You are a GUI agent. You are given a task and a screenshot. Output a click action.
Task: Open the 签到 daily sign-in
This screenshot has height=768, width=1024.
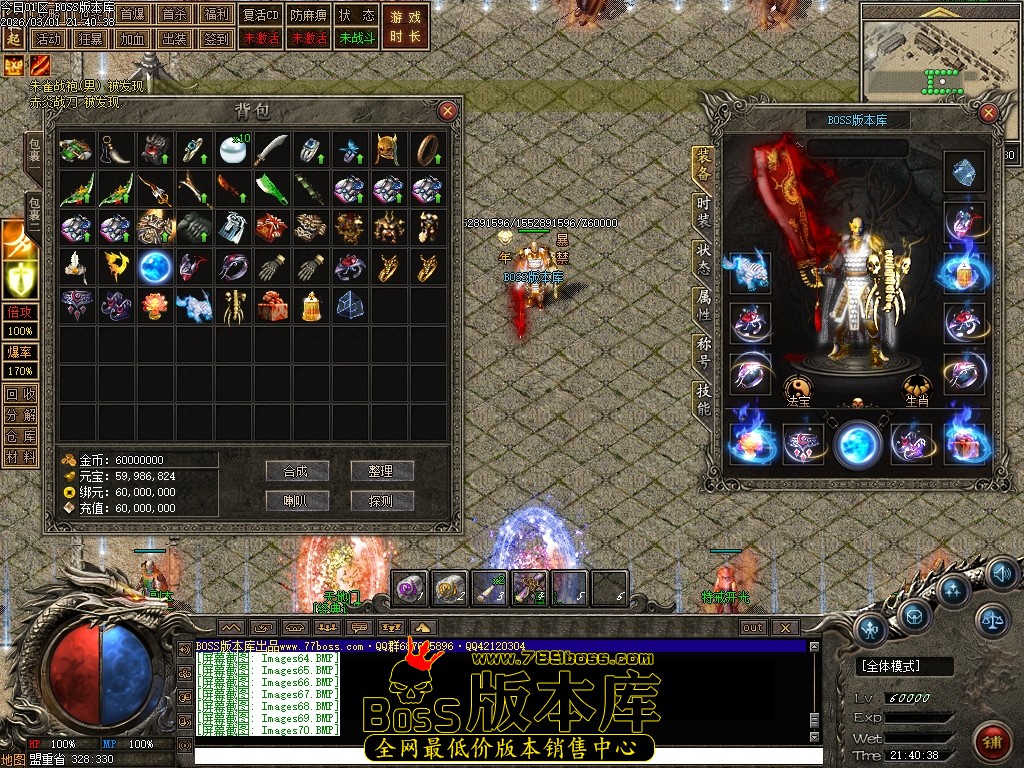(215, 39)
